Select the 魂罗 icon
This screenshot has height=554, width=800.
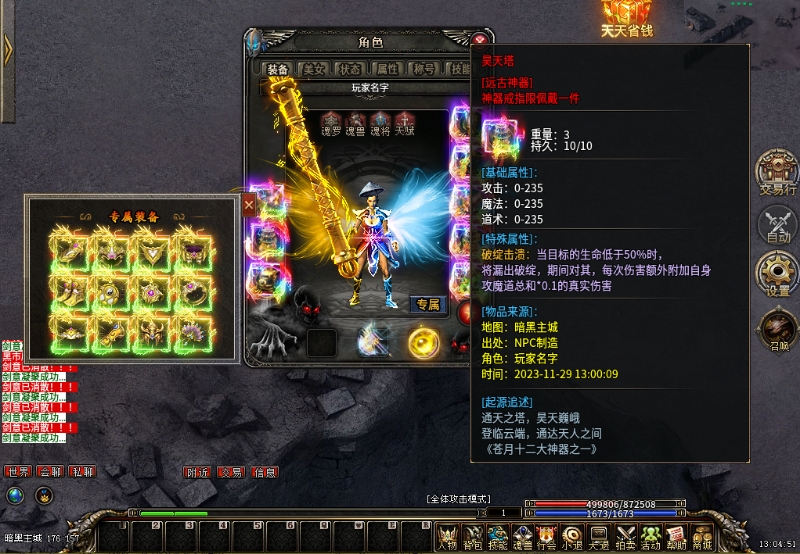point(331,121)
